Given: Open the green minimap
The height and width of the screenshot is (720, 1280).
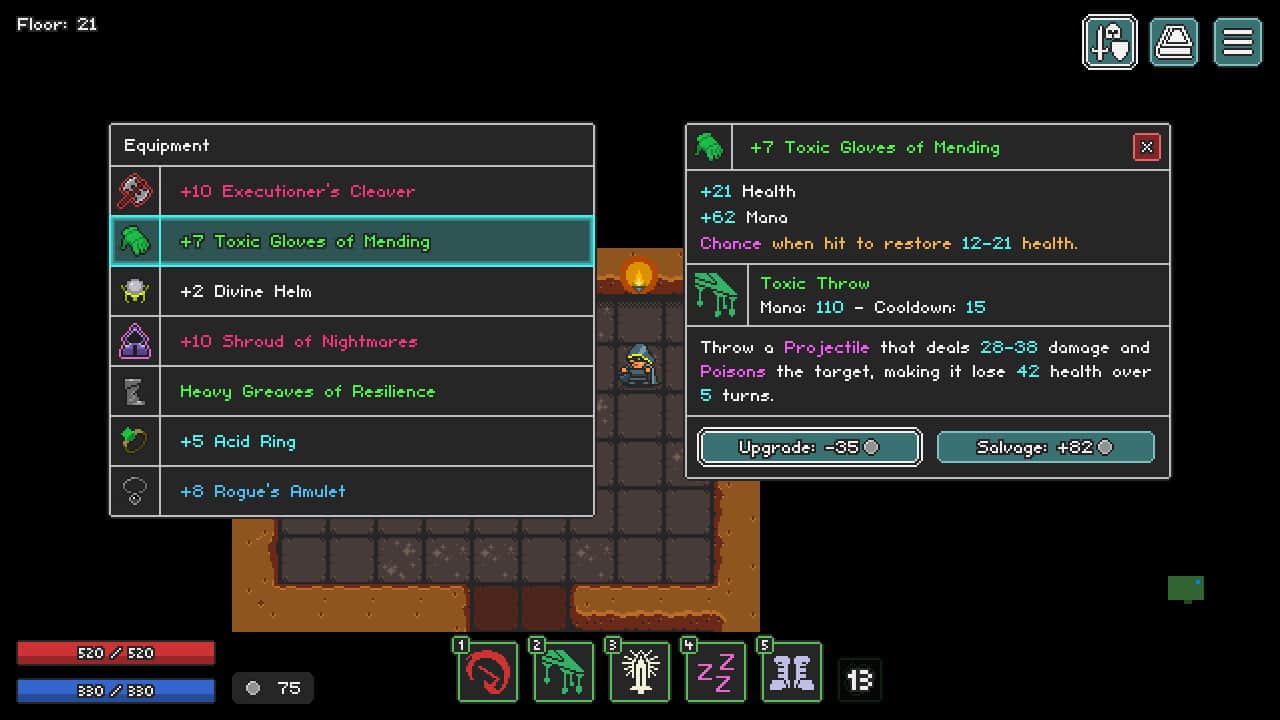Looking at the screenshot, I should tap(1186, 589).
